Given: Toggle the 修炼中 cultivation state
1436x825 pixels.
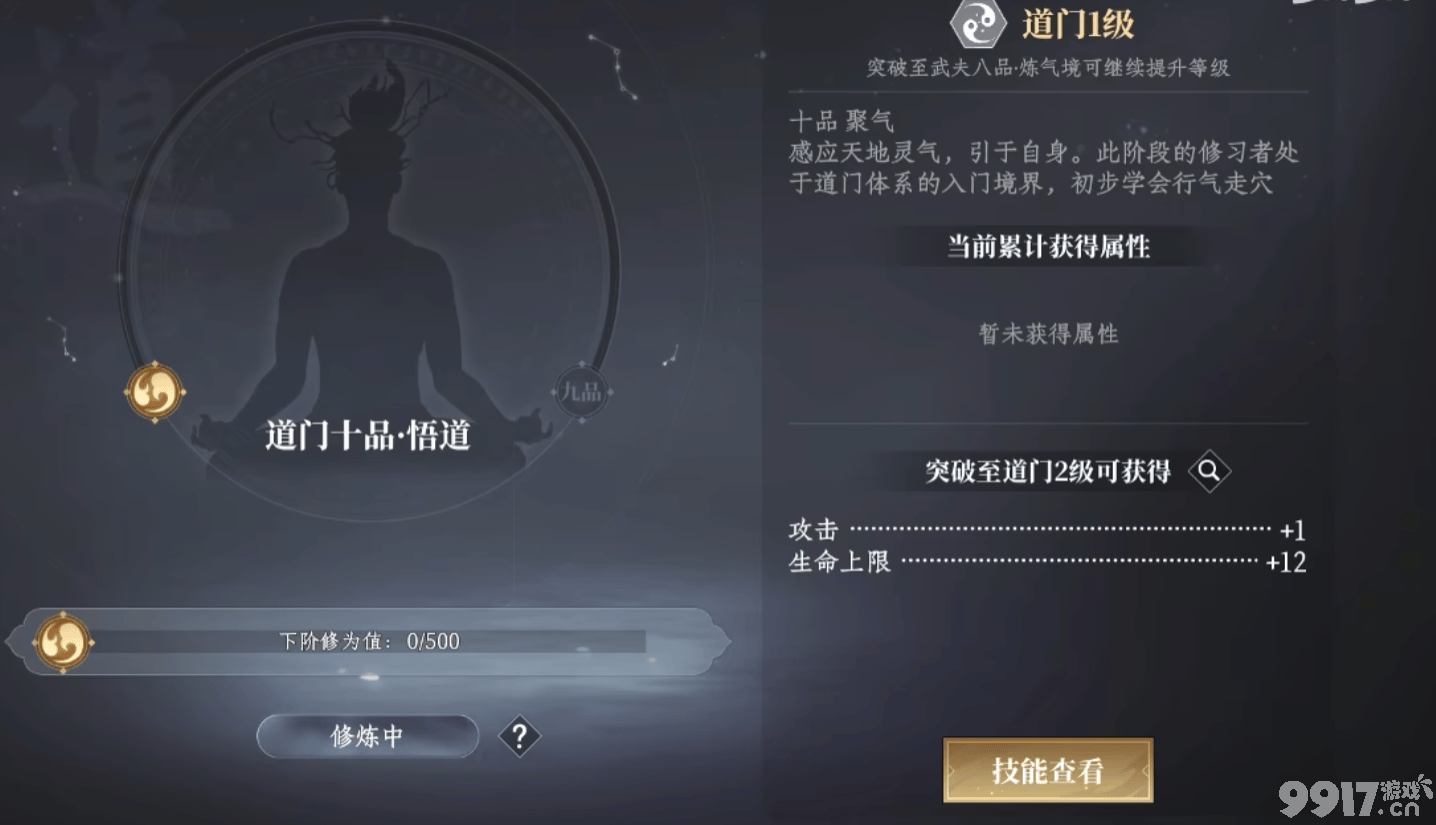Looking at the screenshot, I should point(367,735).
